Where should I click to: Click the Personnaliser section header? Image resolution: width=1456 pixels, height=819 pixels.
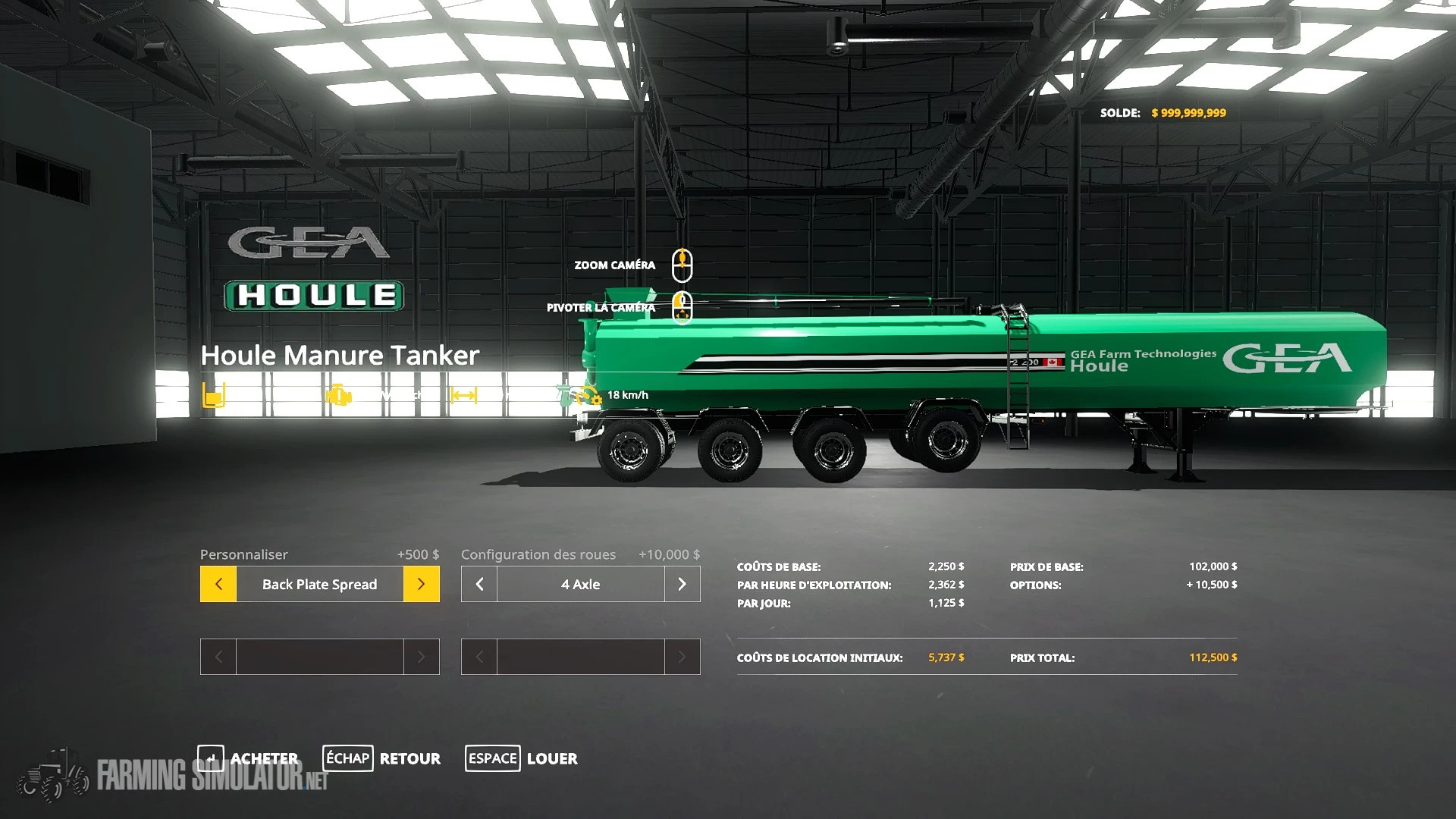[x=243, y=554]
